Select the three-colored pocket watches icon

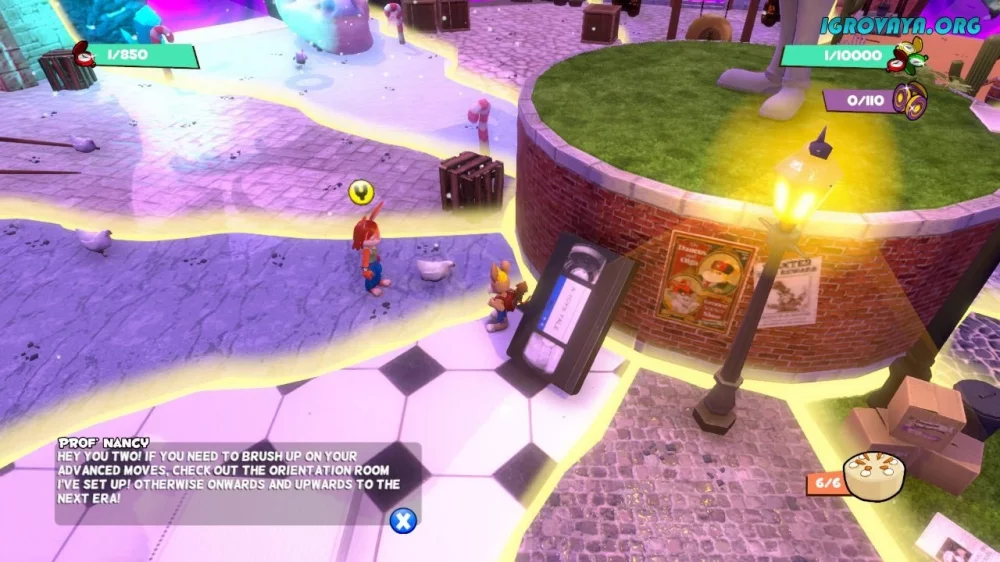click(907, 56)
